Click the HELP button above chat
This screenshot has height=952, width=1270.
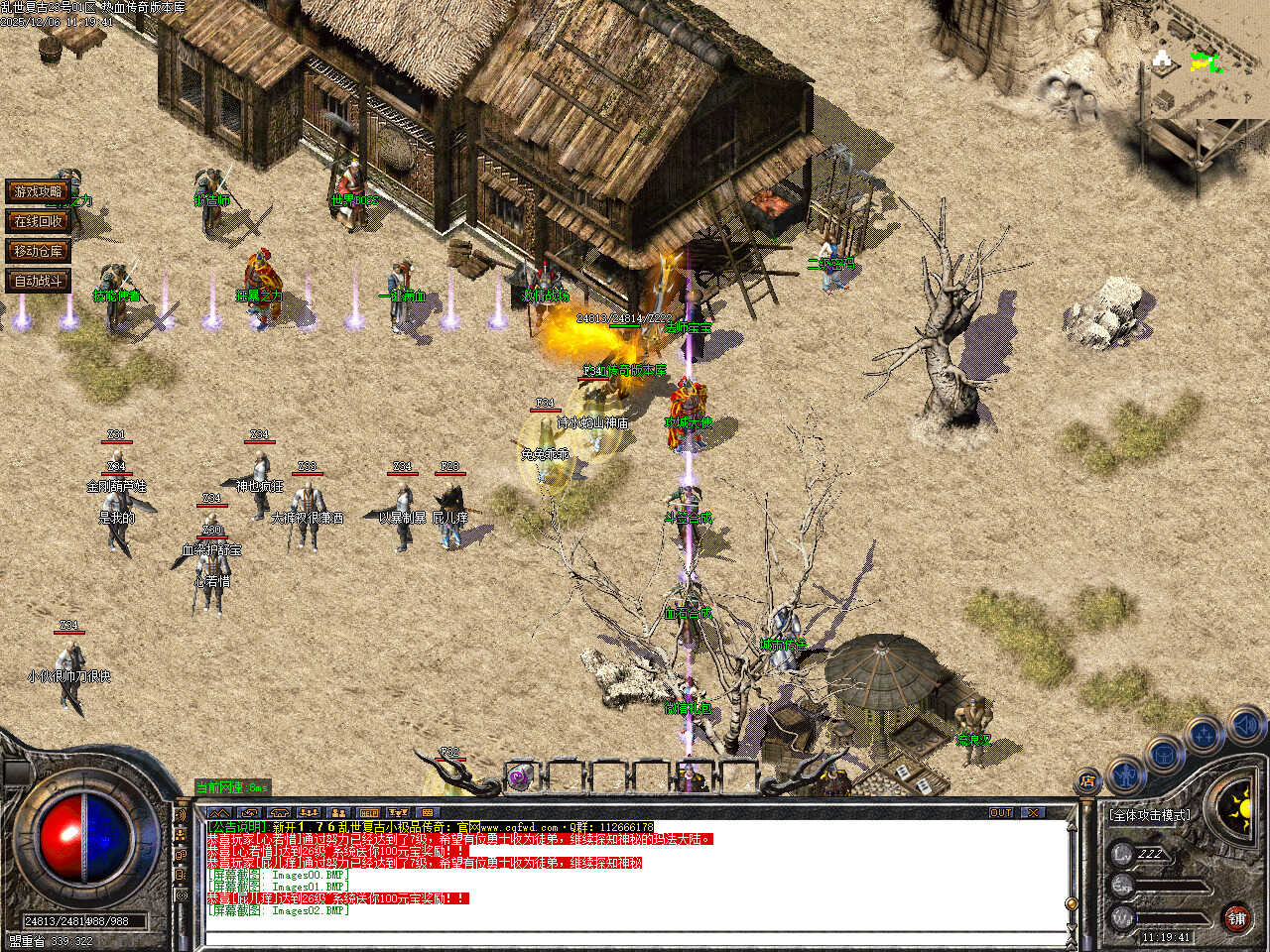point(369,813)
